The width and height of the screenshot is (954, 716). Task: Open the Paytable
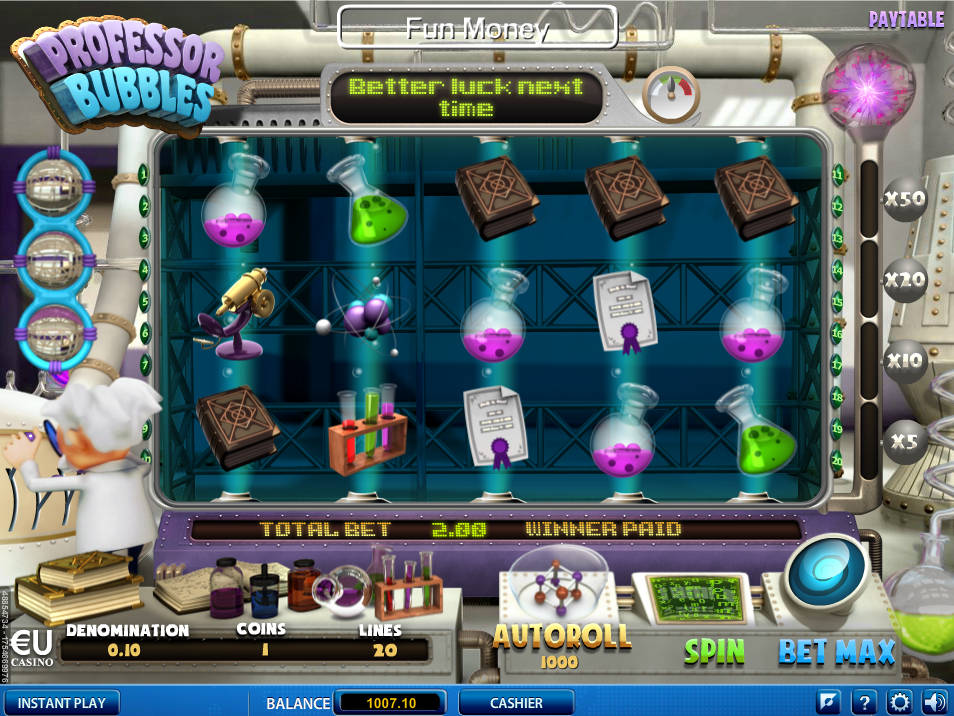(906, 20)
